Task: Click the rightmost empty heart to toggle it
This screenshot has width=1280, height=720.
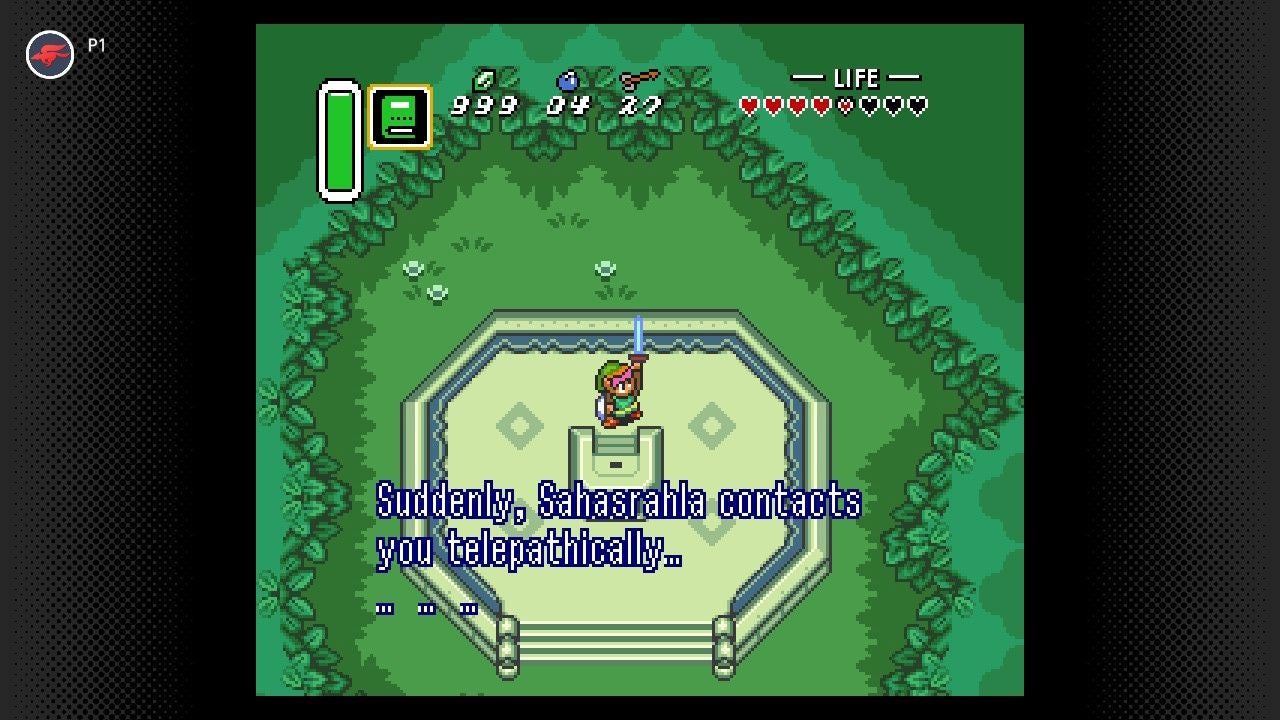Action: (918, 104)
